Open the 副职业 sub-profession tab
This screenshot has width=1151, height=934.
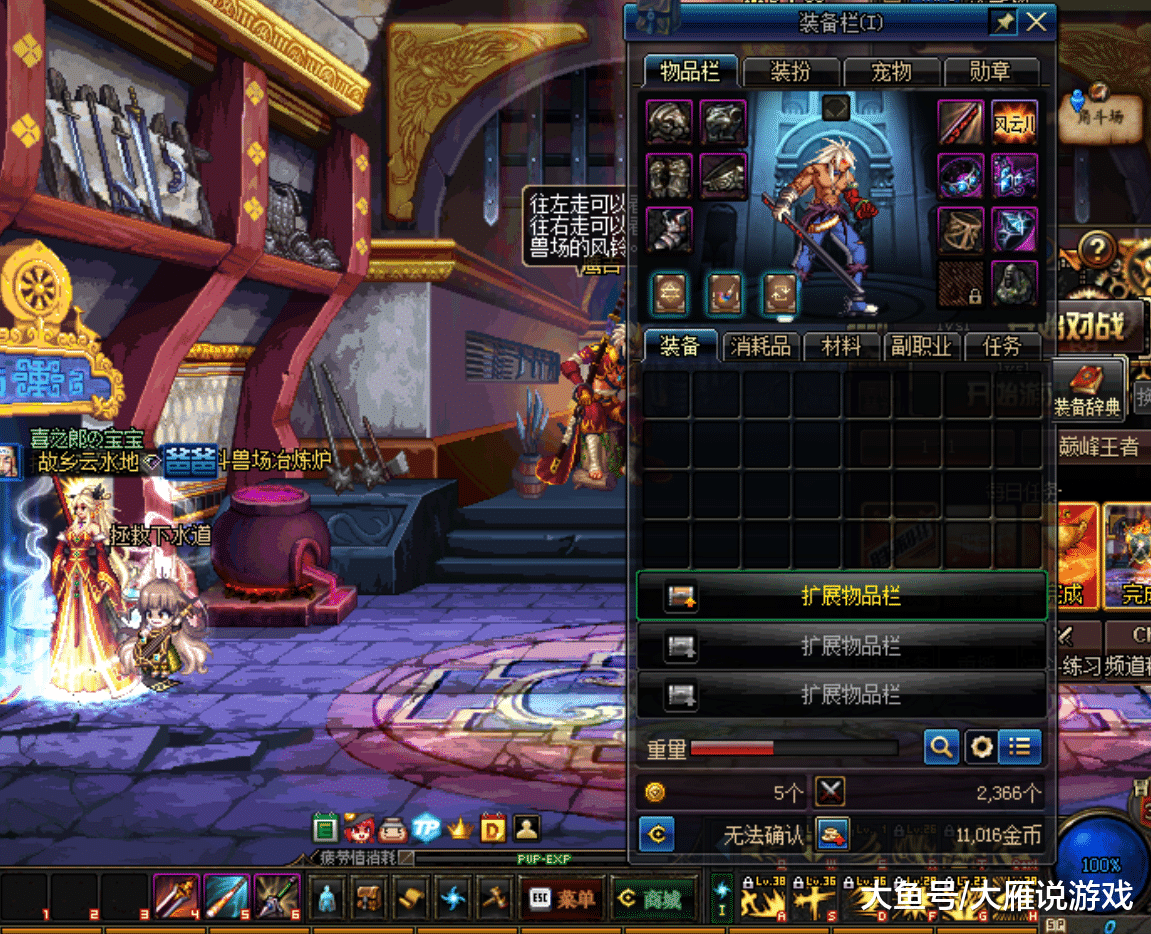922,346
